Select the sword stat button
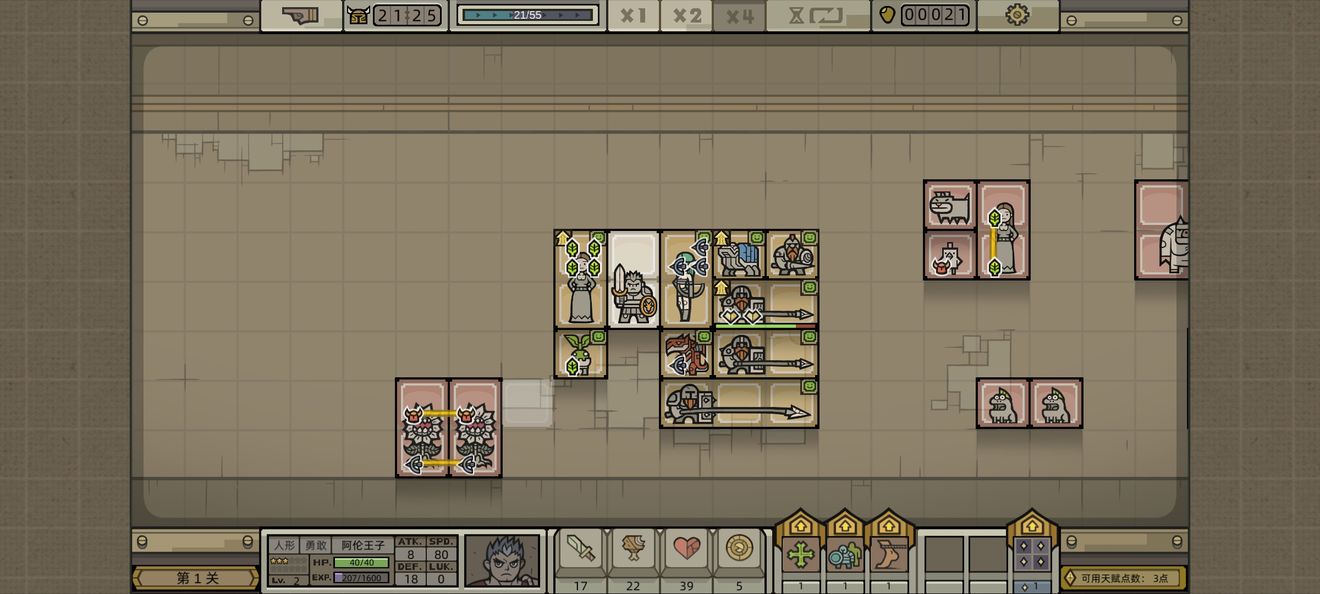The height and width of the screenshot is (594, 1320). pos(580,548)
